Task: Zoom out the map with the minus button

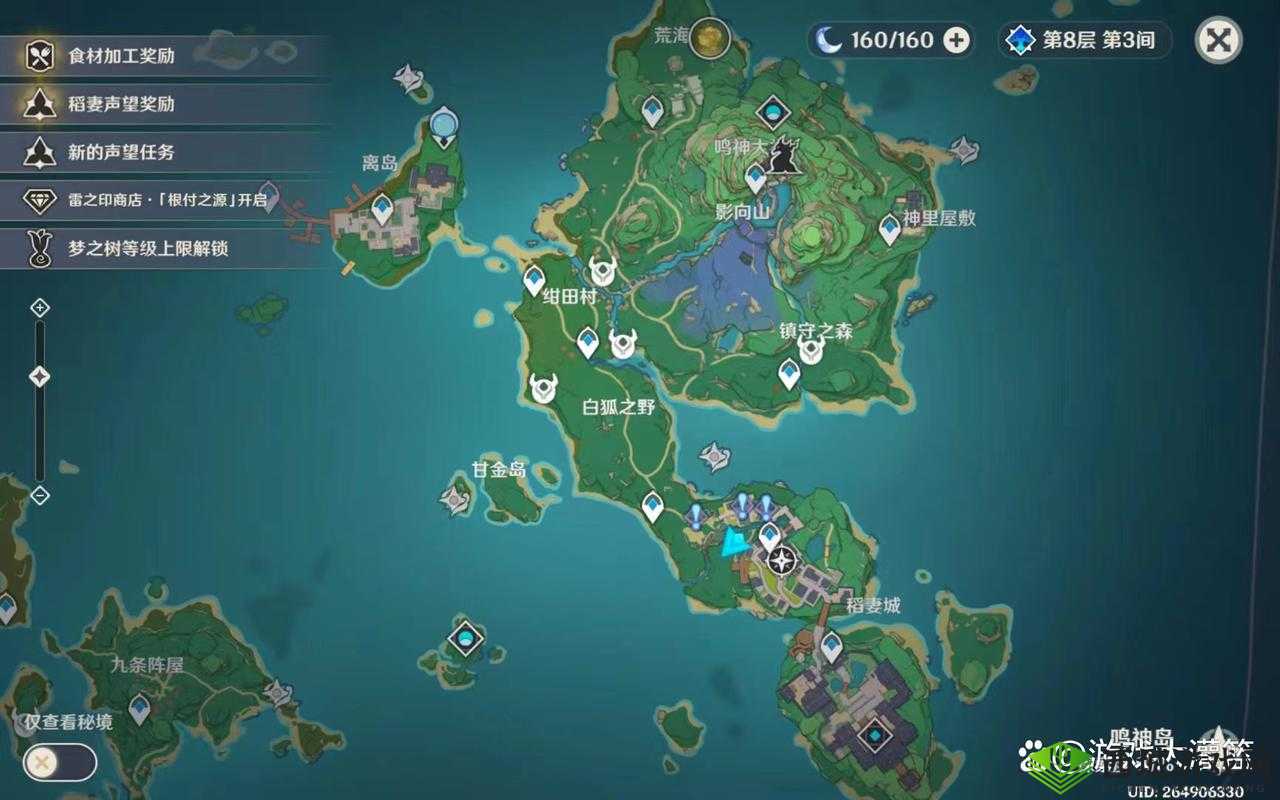Action: point(40,494)
